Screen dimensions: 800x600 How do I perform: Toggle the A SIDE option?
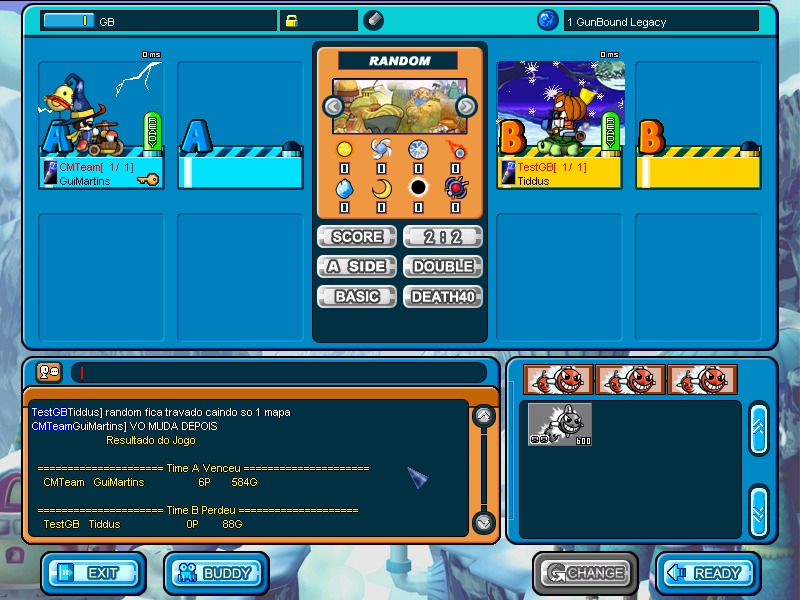tap(356, 267)
